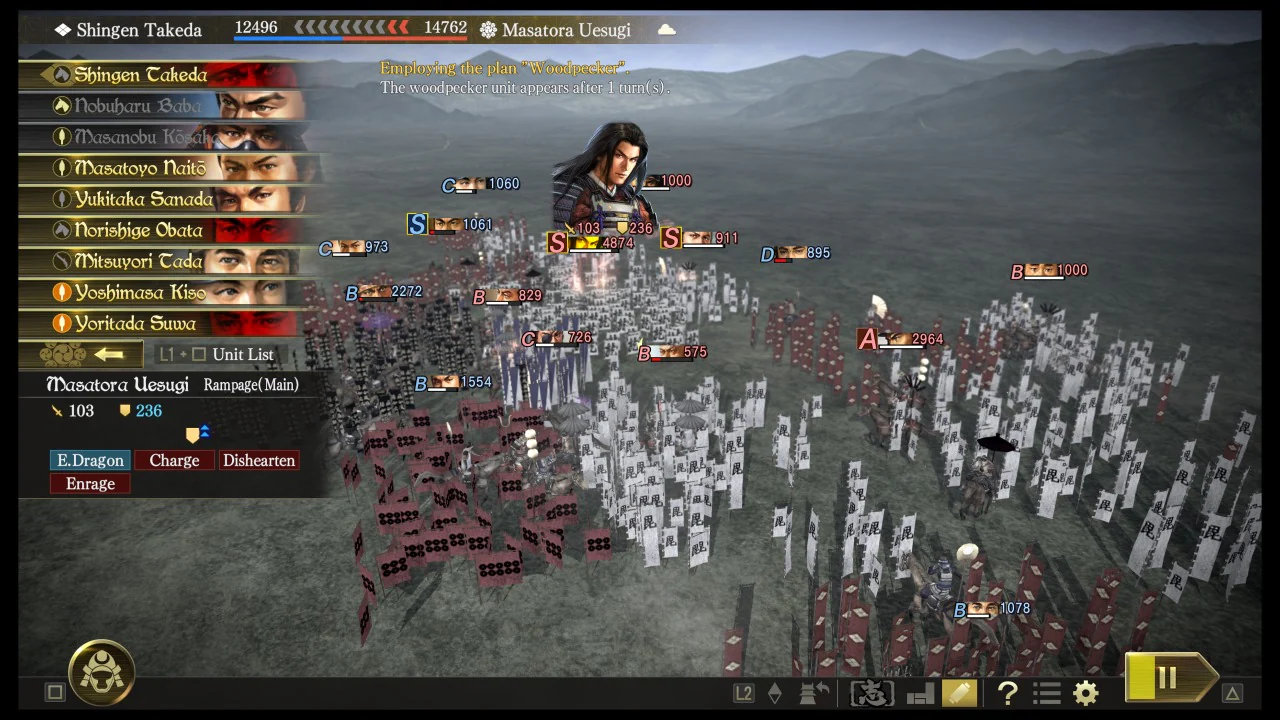Toggle the E.Dragon tactic
1280x720 pixels.
coord(90,460)
